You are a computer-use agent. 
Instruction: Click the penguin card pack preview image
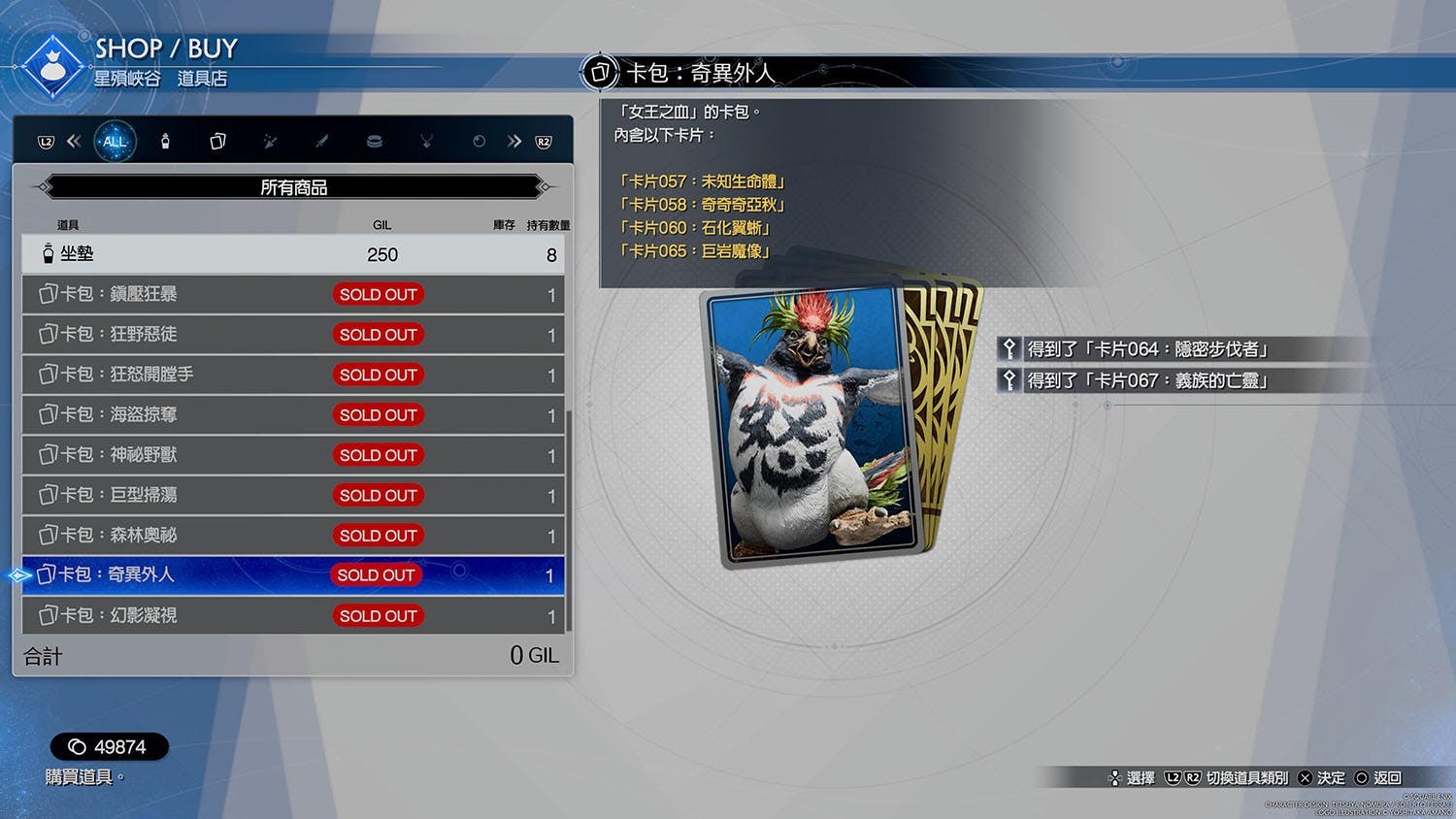tap(815, 425)
